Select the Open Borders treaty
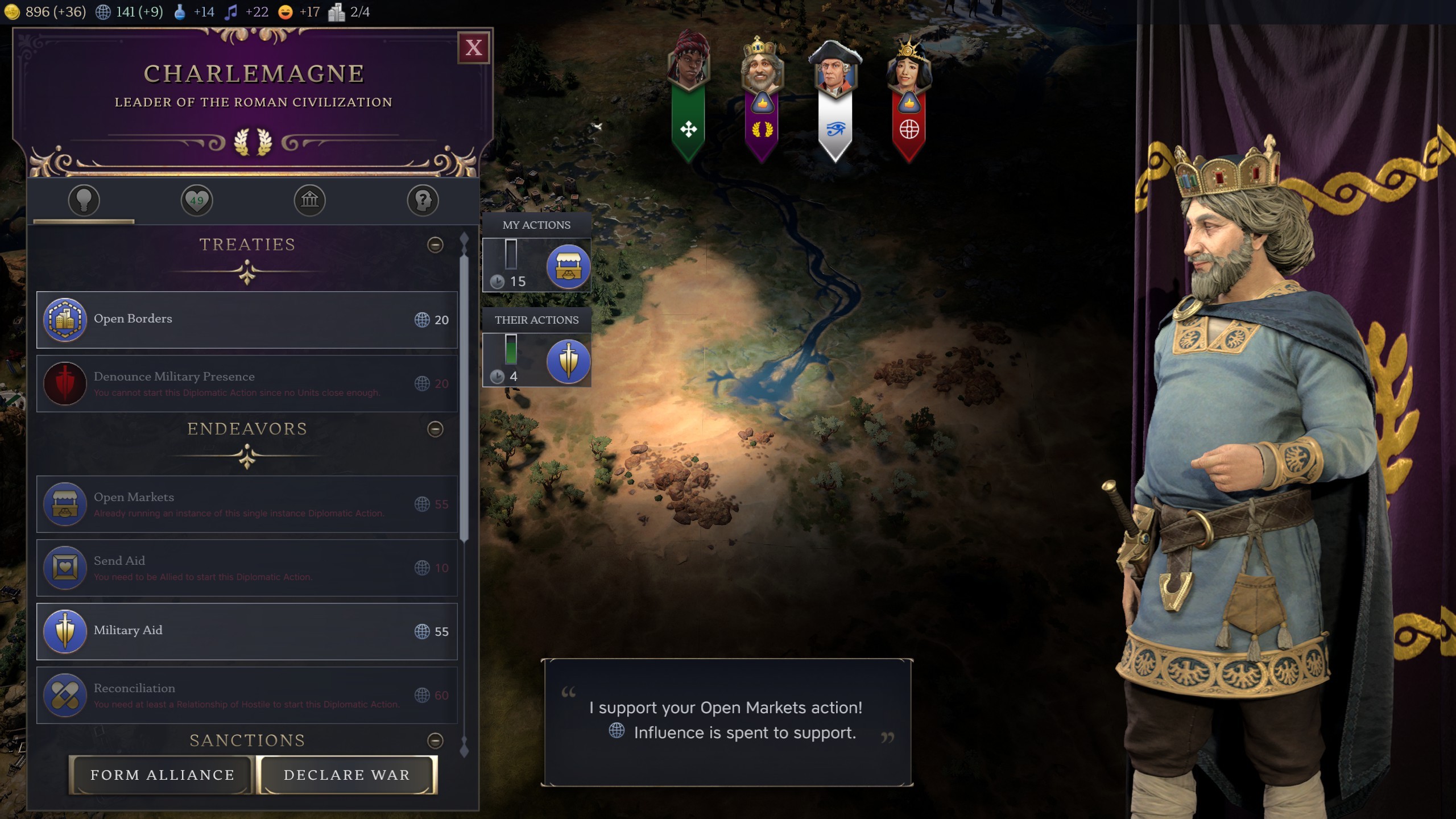The width and height of the screenshot is (1456, 819). pos(247,320)
